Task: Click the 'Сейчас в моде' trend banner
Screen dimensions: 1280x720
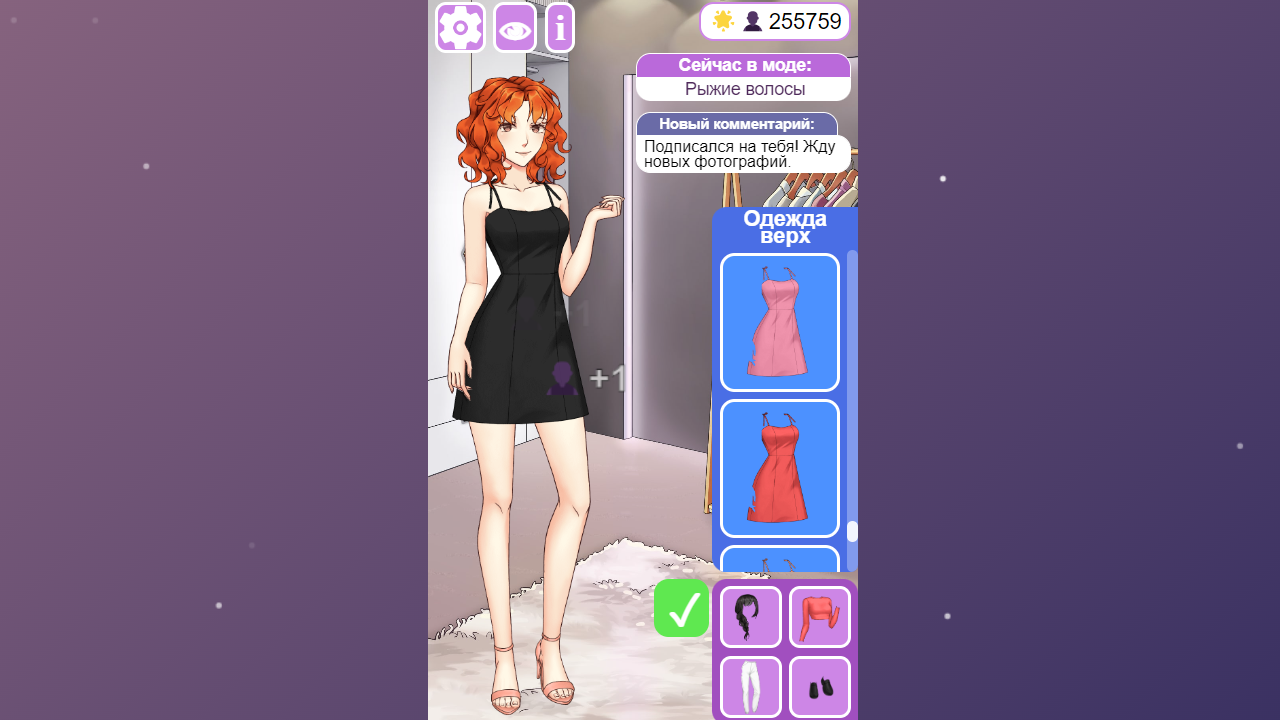Action: [743, 64]
